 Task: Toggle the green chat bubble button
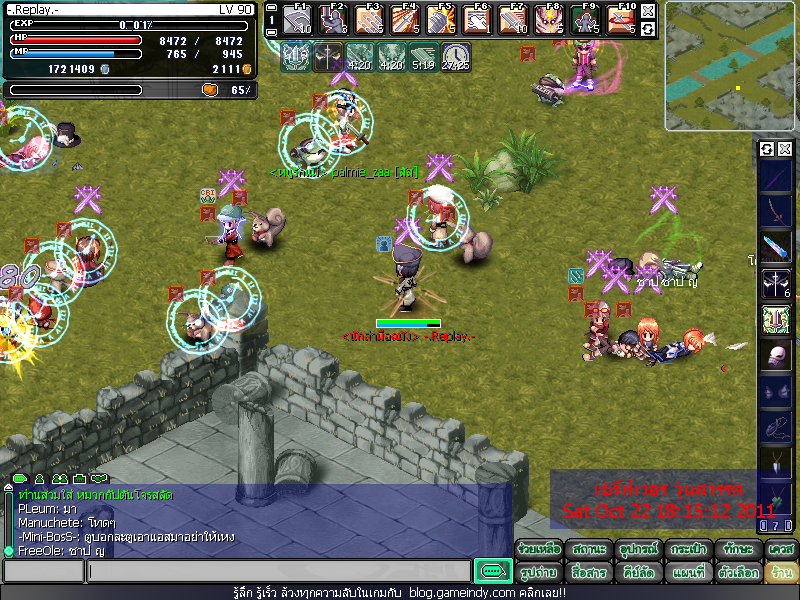tap(492, 571)
